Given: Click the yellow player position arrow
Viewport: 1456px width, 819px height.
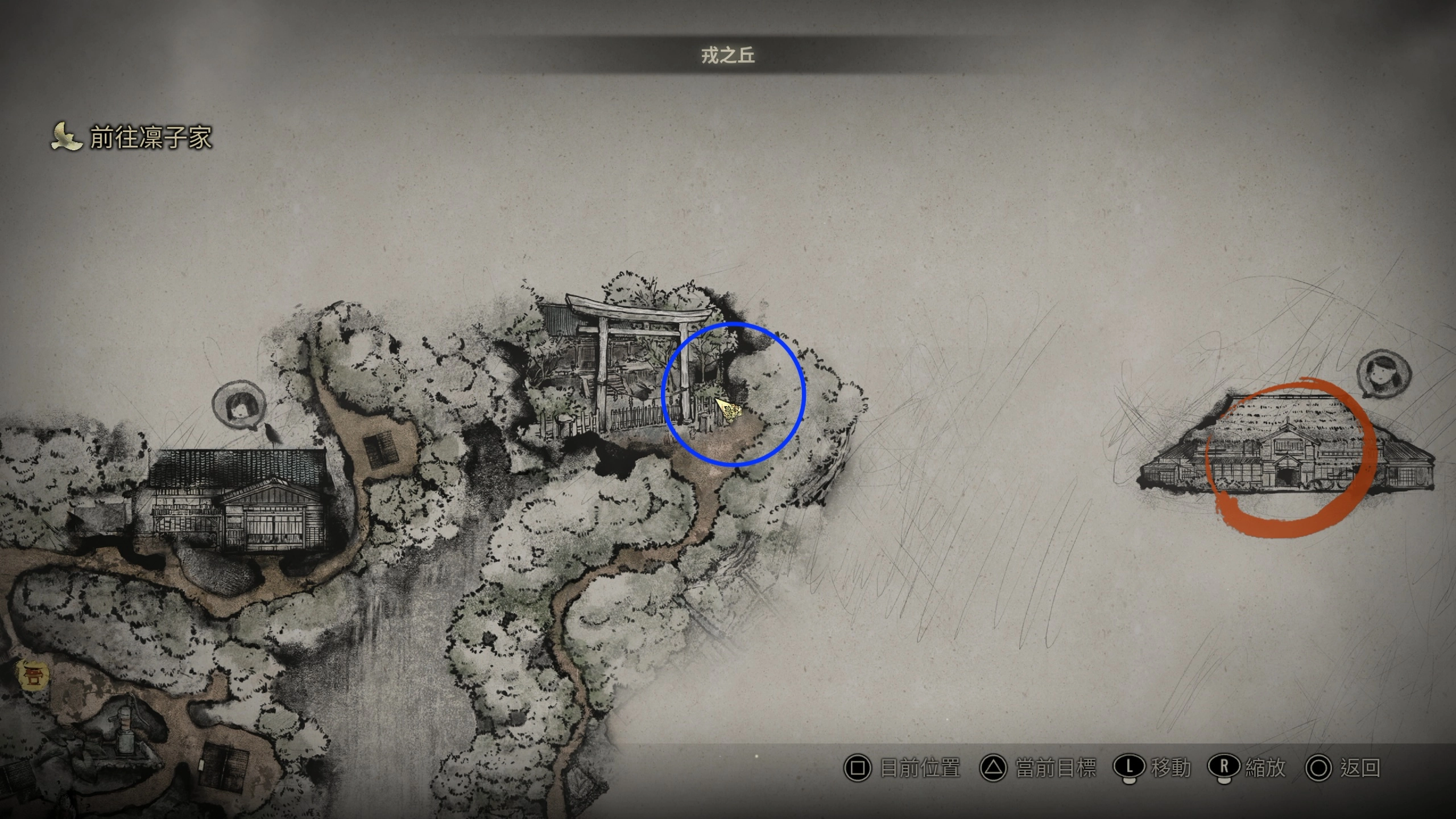Looking at the screenshot, I should pos(729,409).
